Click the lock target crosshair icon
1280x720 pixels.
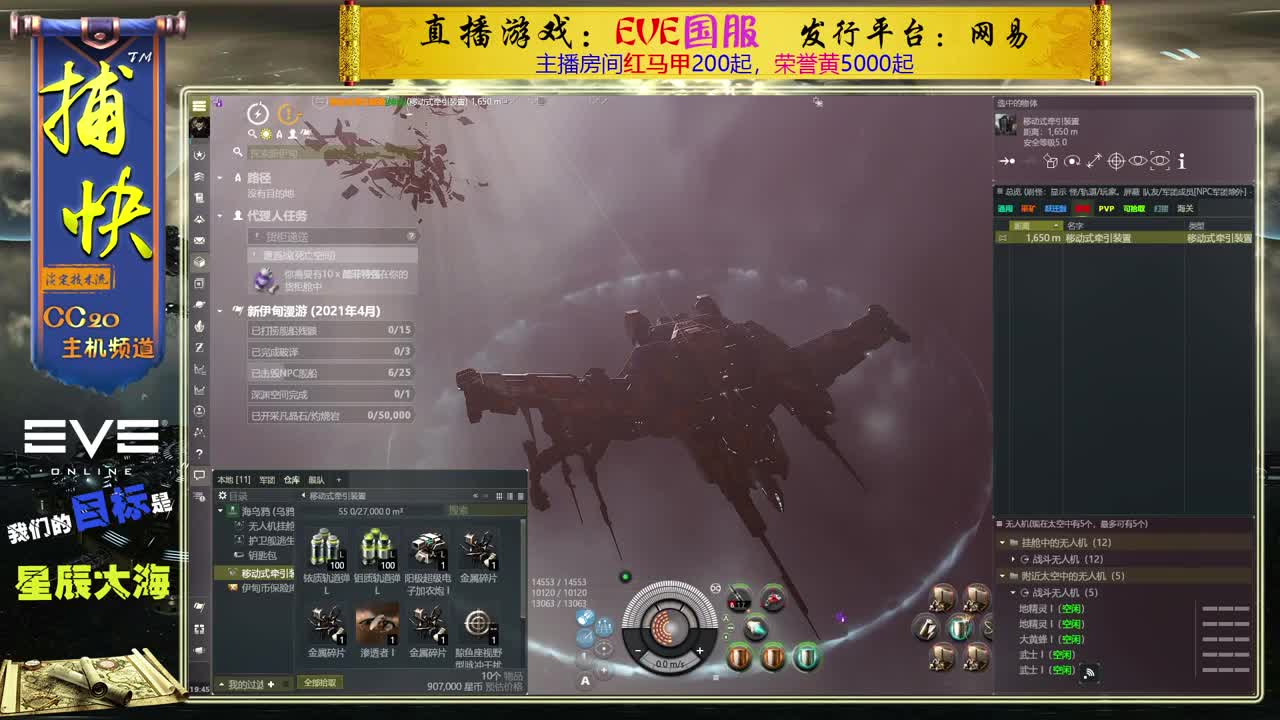pos(1118,161)
